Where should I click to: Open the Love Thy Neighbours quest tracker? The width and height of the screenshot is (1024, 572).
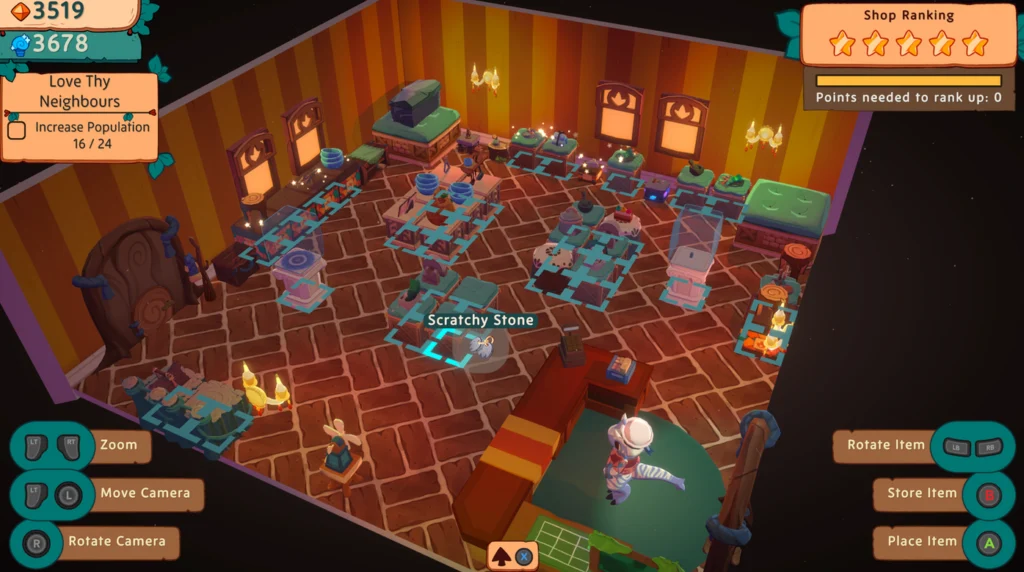point(79,92)
